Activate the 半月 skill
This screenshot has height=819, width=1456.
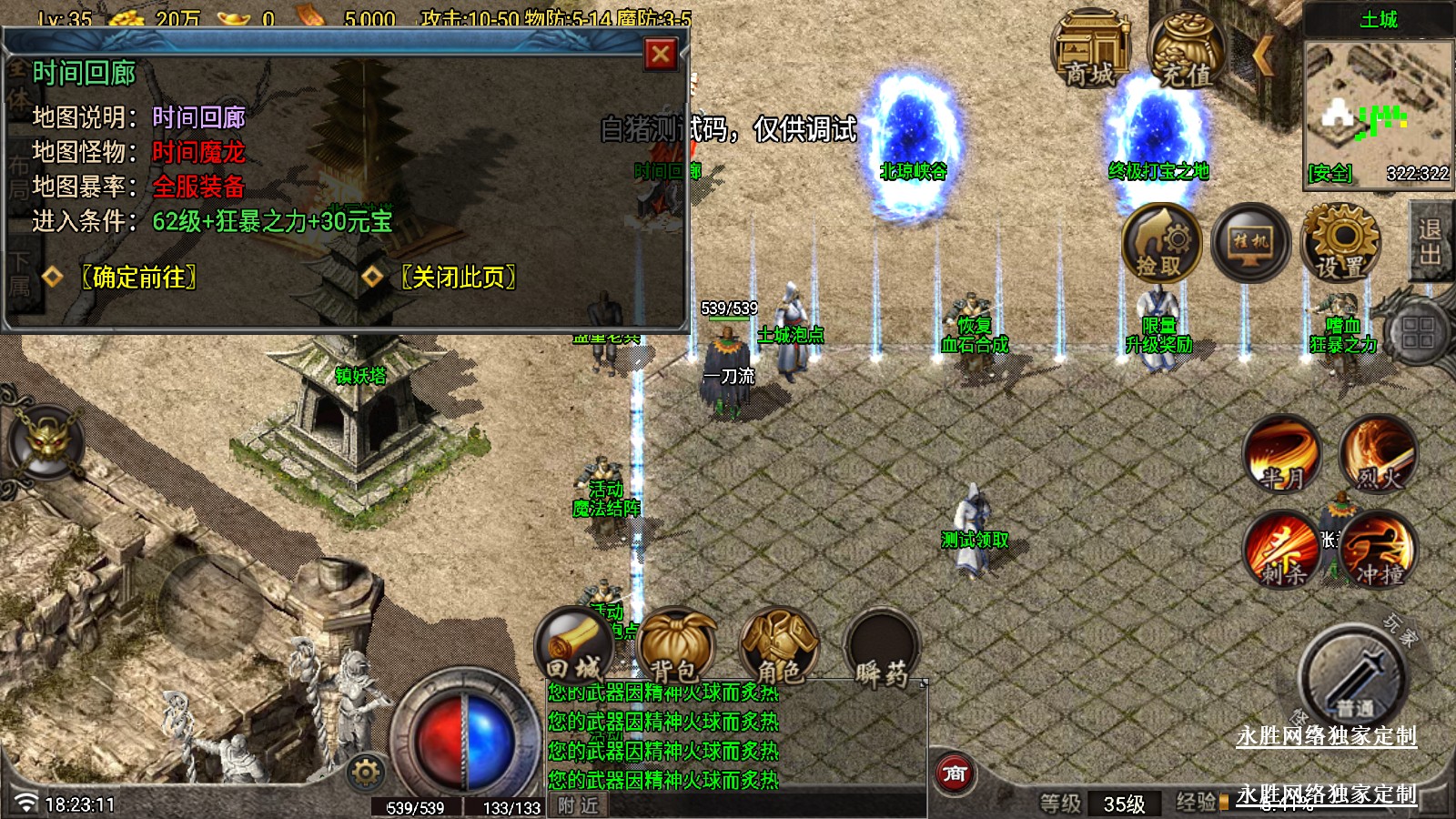tap(1283, 454)
